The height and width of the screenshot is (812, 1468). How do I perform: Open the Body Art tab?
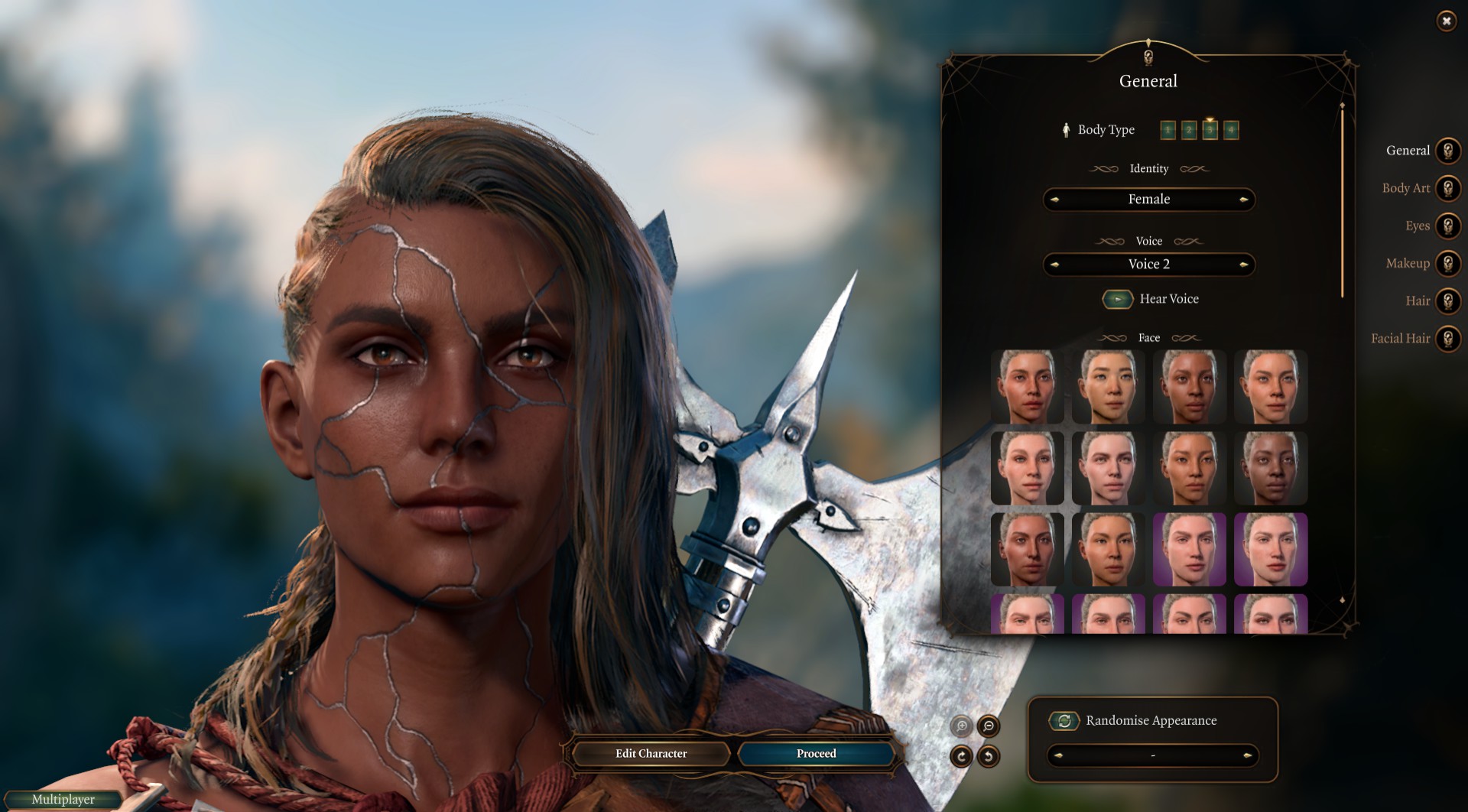coord(1447,188)
